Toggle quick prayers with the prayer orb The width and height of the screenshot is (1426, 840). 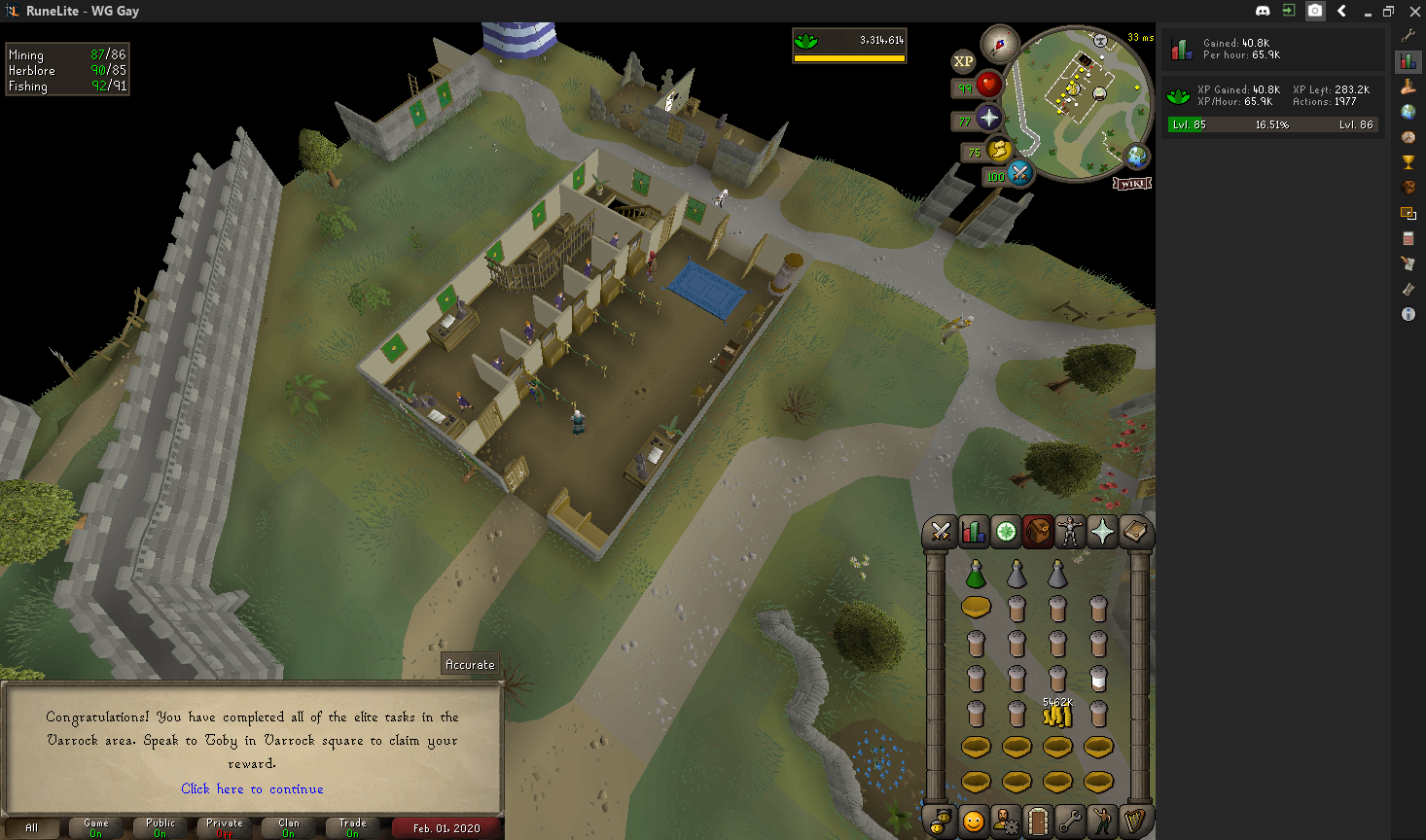(988, 118)
